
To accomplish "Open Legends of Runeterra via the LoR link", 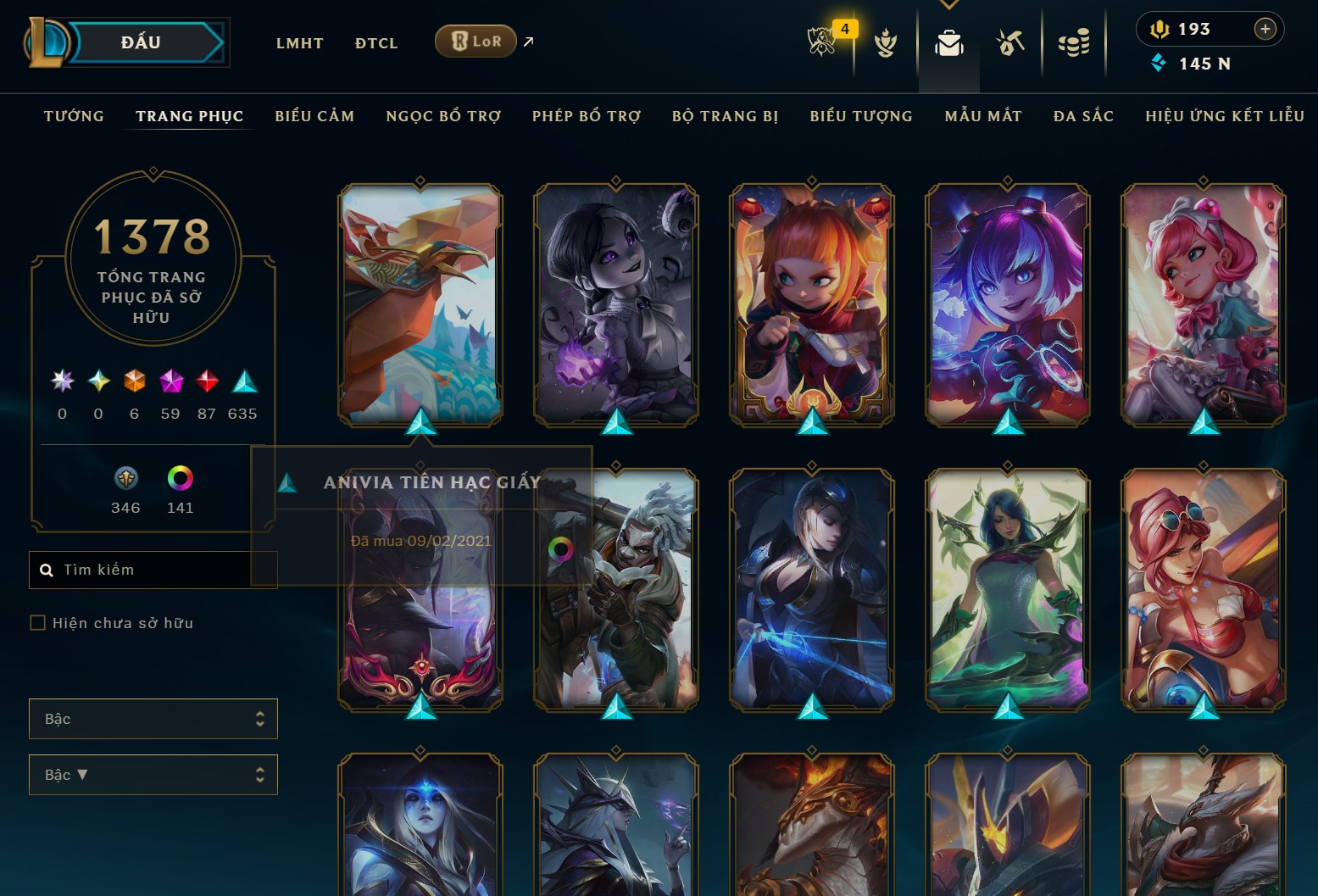I will [475, 40].
